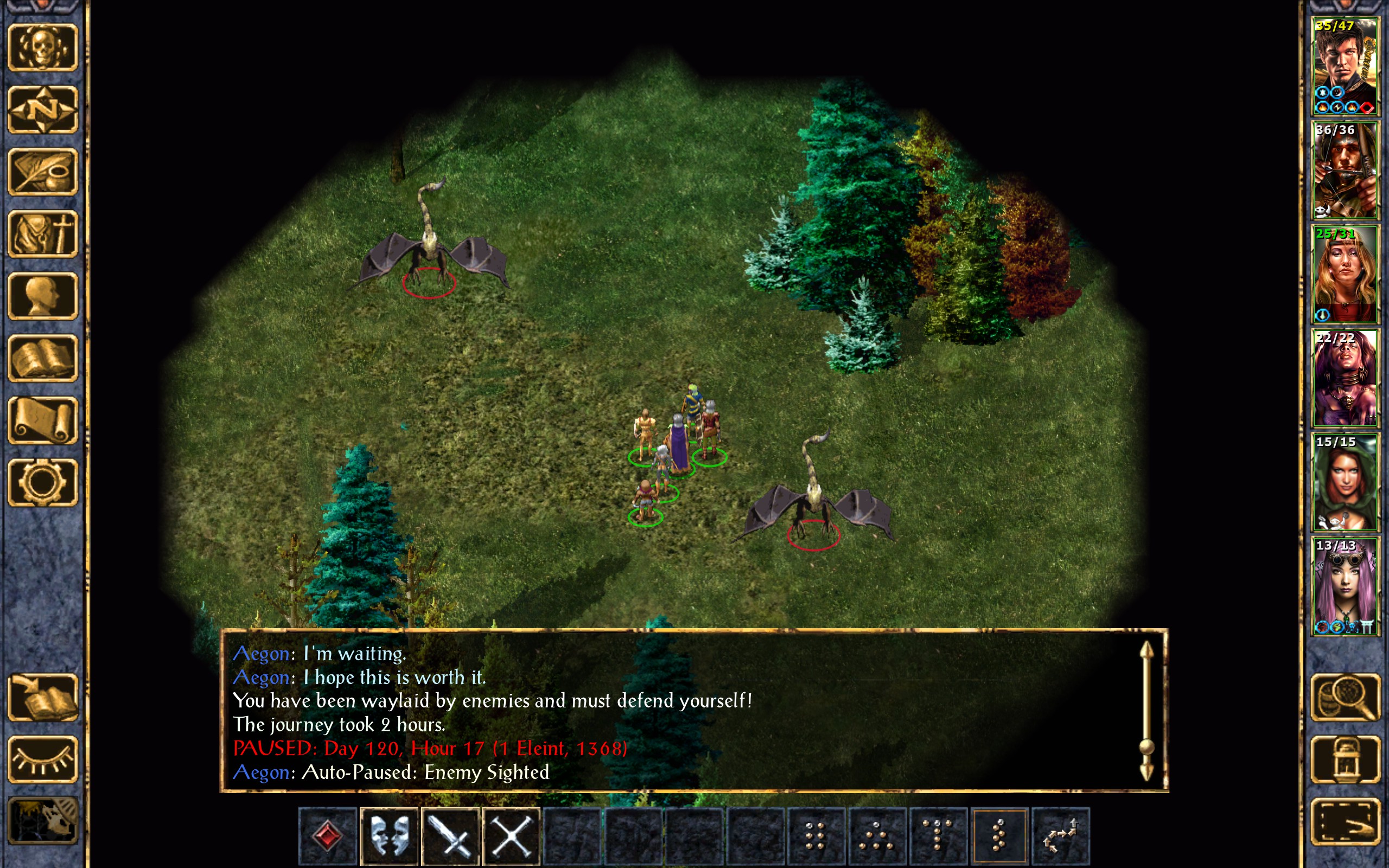Screen dimensions: 1389x868
Task: Open the priest scroll button
Action: 42,420
